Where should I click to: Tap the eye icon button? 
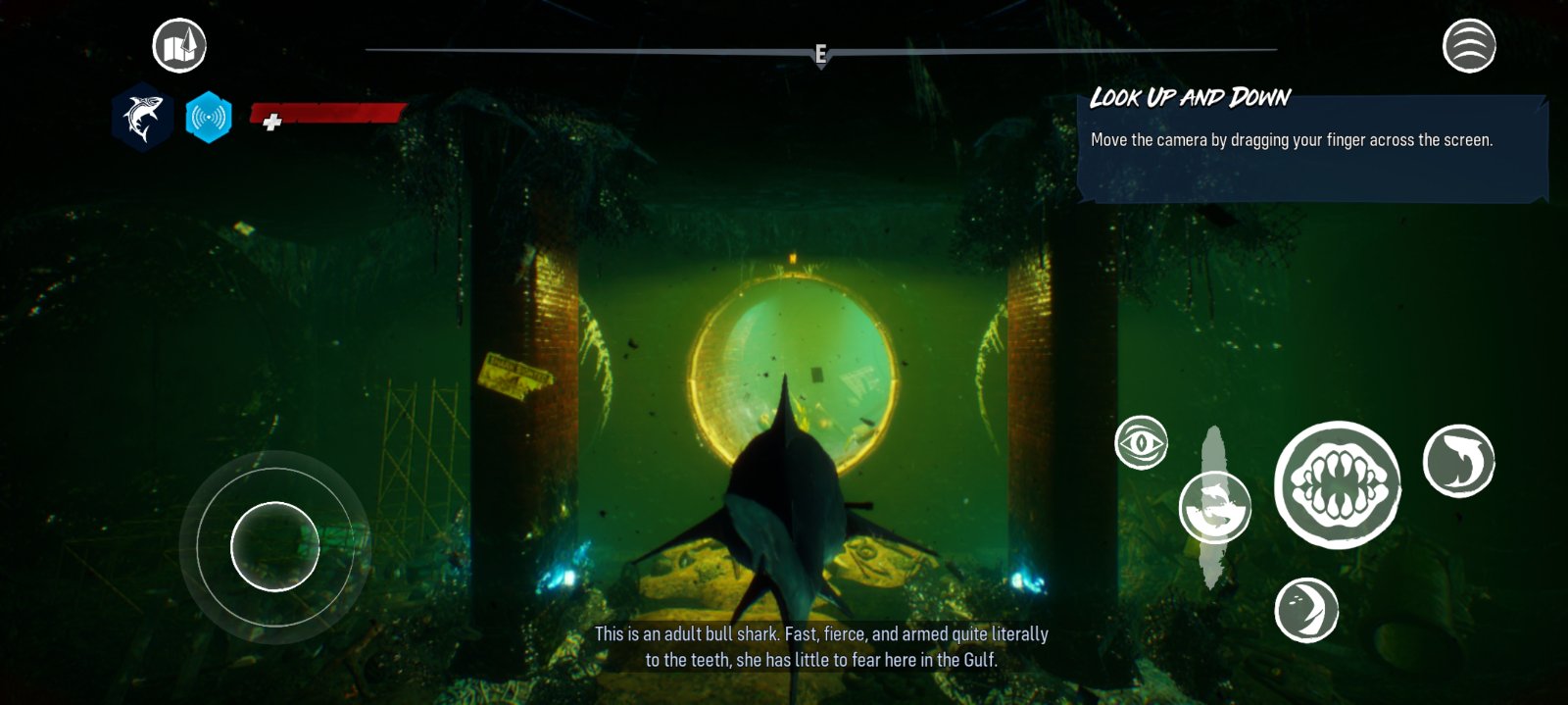(x=1141, y=443)
